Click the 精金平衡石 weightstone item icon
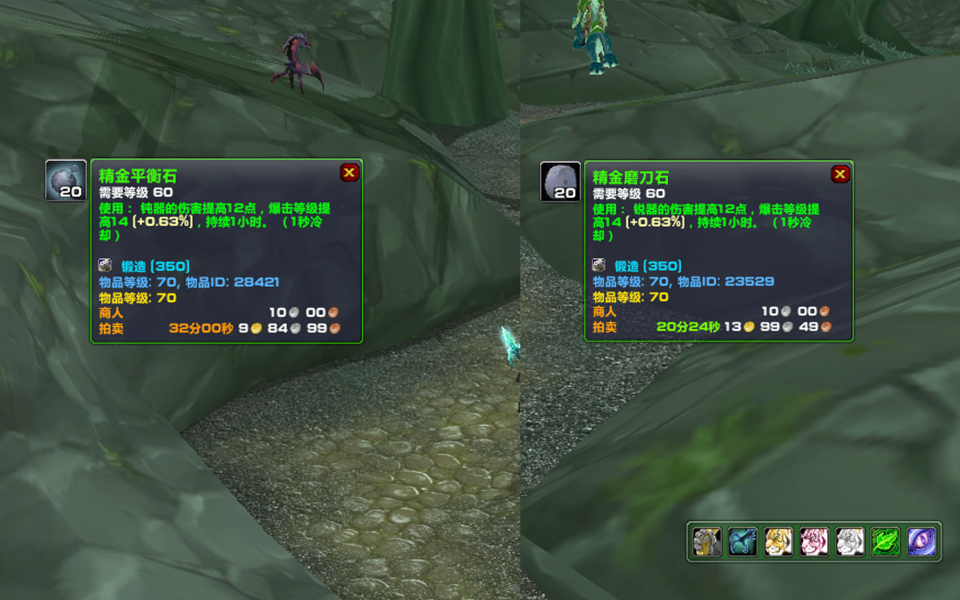The height and width of the screenshot is (600, 960). pos(66,181)
